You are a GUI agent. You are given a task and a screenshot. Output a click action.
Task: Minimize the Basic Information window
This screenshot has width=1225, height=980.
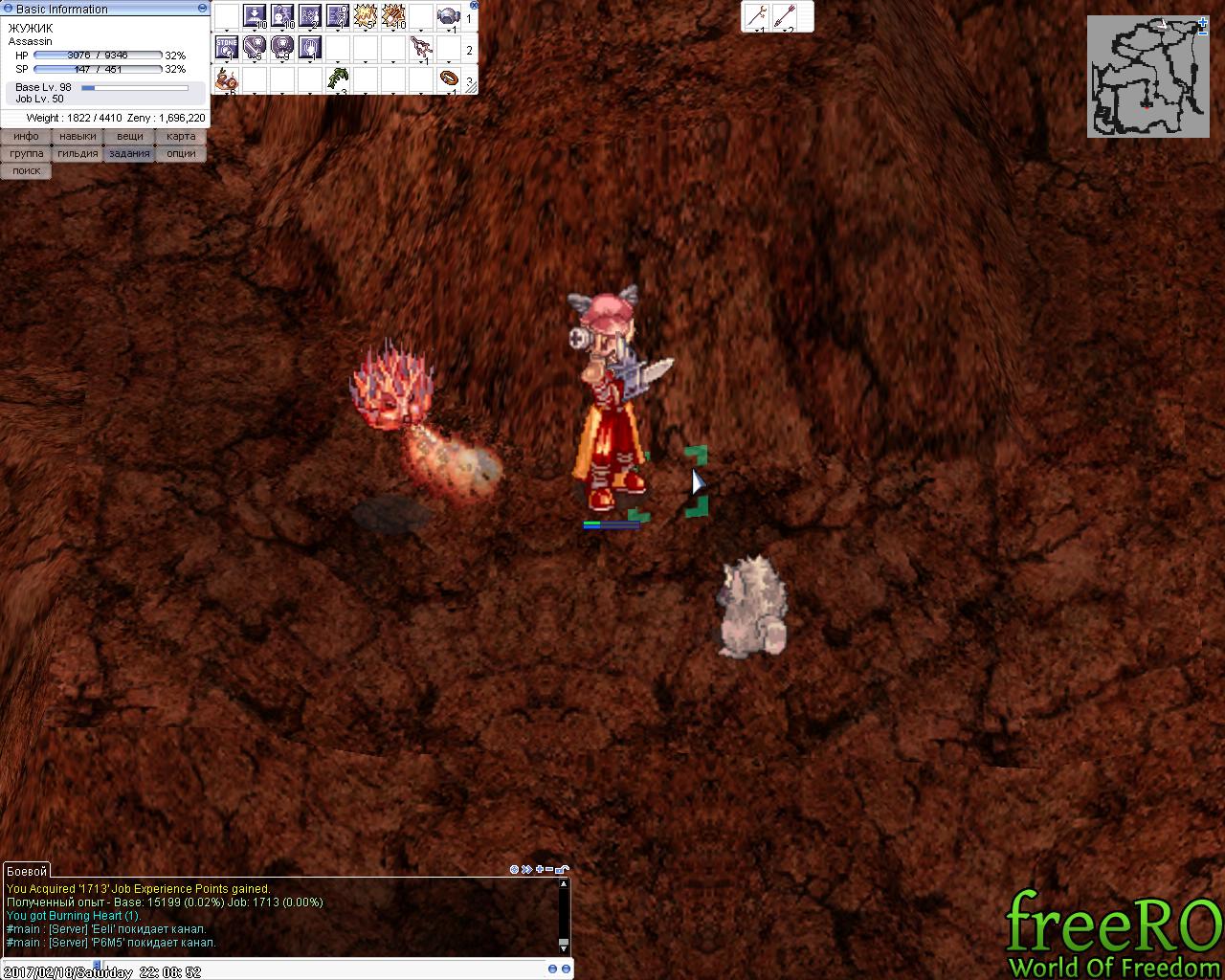201,8
